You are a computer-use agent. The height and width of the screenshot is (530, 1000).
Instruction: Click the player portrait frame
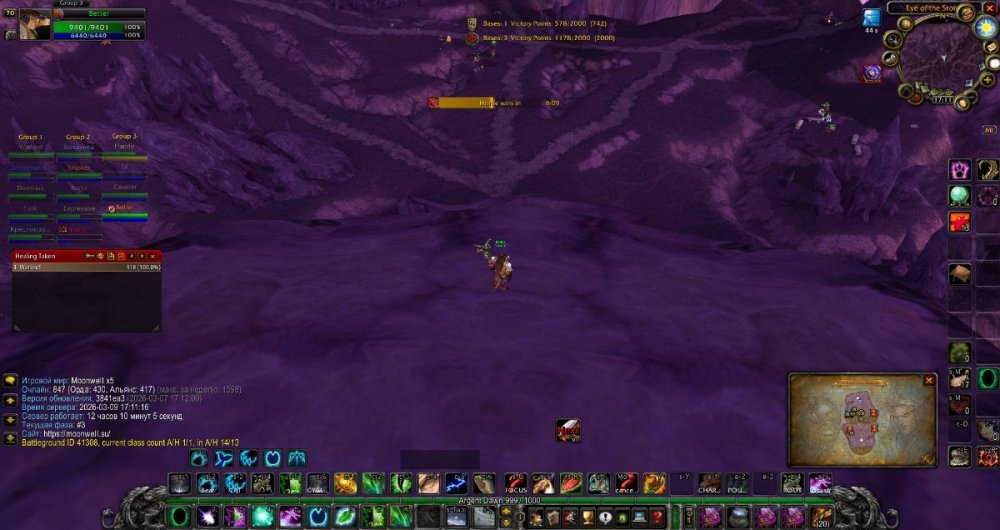click(35, 24)
